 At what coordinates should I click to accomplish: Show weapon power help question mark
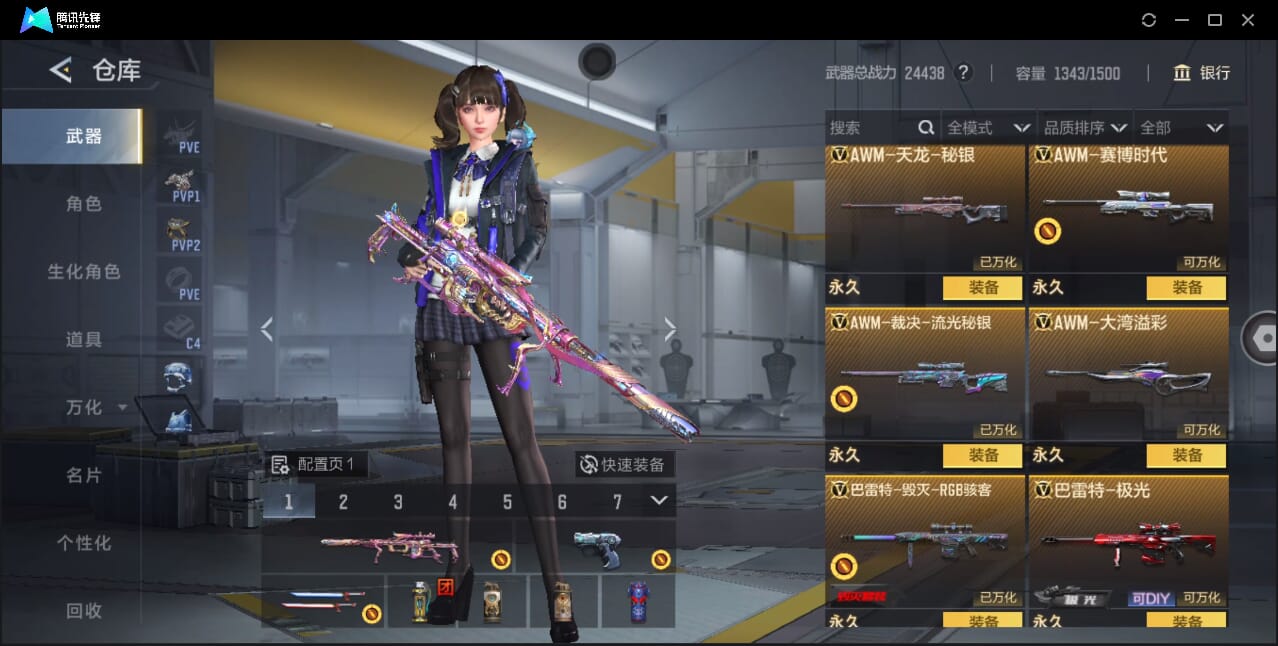[963, 73]
